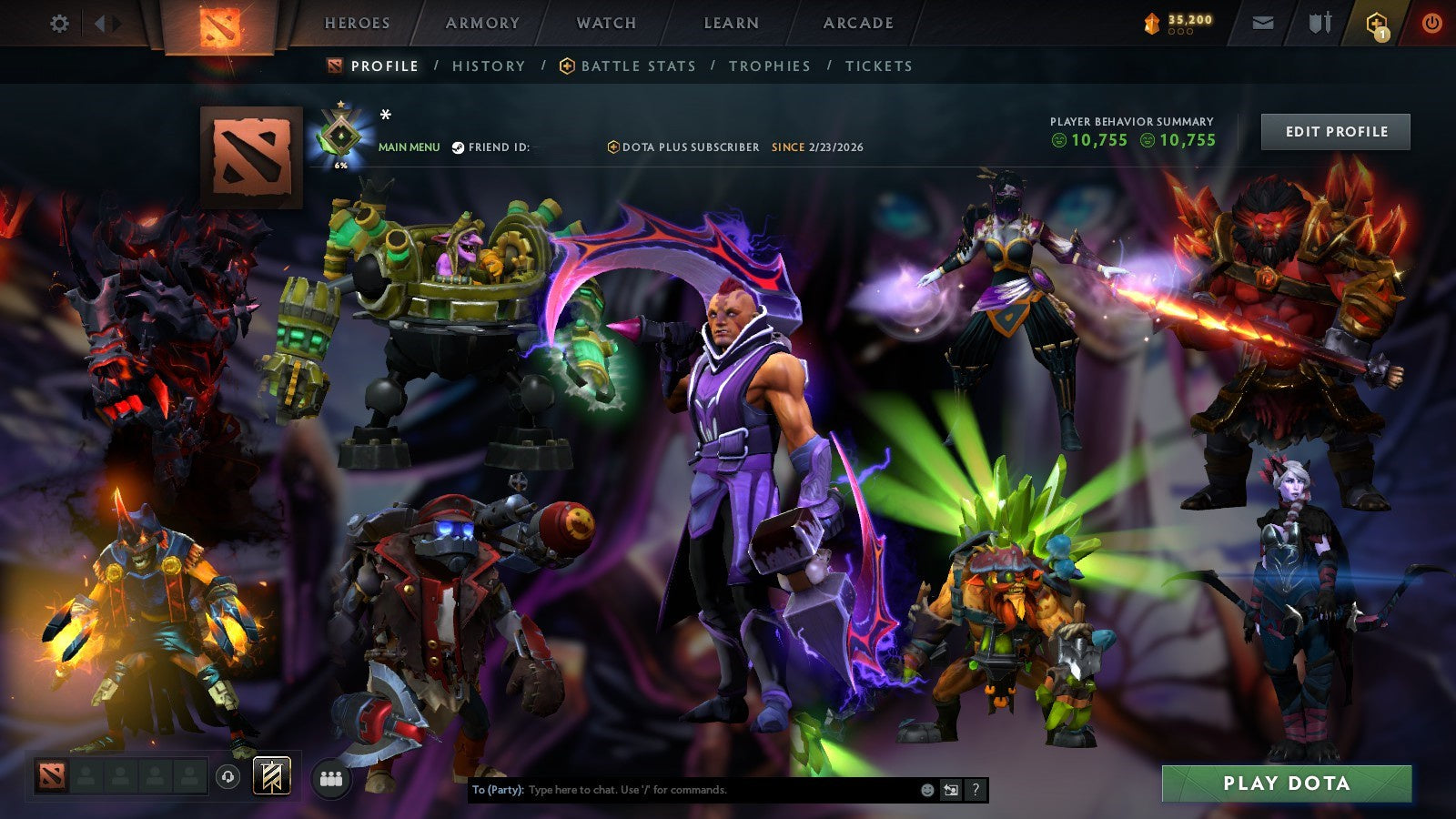Image resolution: width=1456 pixels, height=819 pixels.
Task: Click the EDIT PROFILE button
Action: (x=1334, y=131)
